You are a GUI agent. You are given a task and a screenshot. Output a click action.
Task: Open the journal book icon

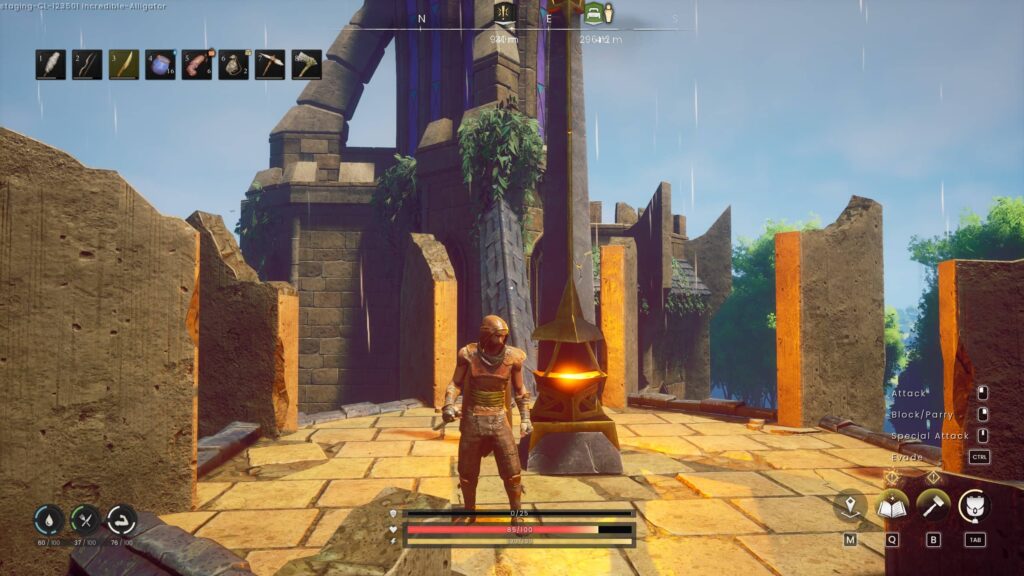pyautogui.click(x=891, y=505)
